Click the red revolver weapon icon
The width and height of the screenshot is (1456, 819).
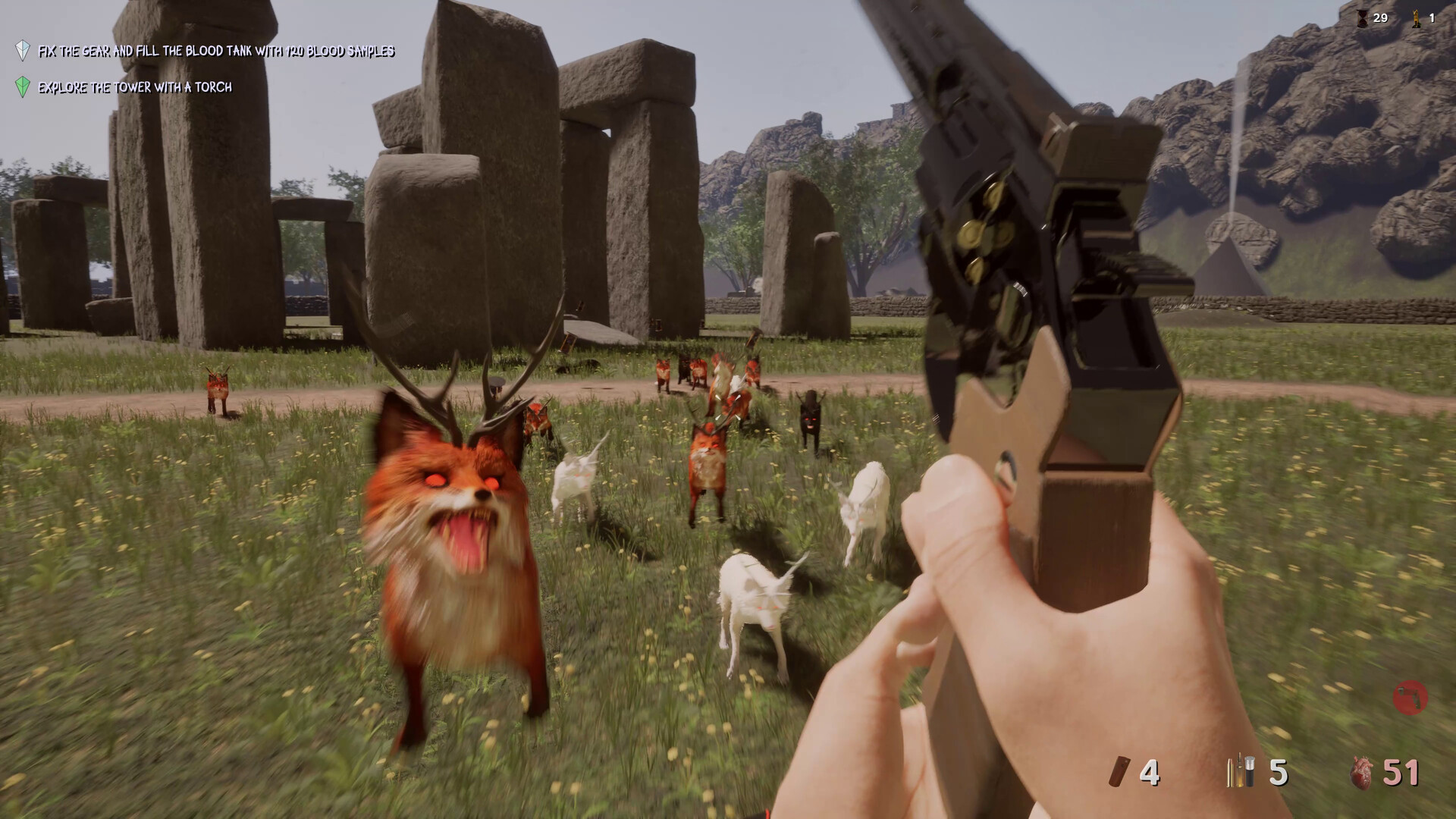point(1410,698)
